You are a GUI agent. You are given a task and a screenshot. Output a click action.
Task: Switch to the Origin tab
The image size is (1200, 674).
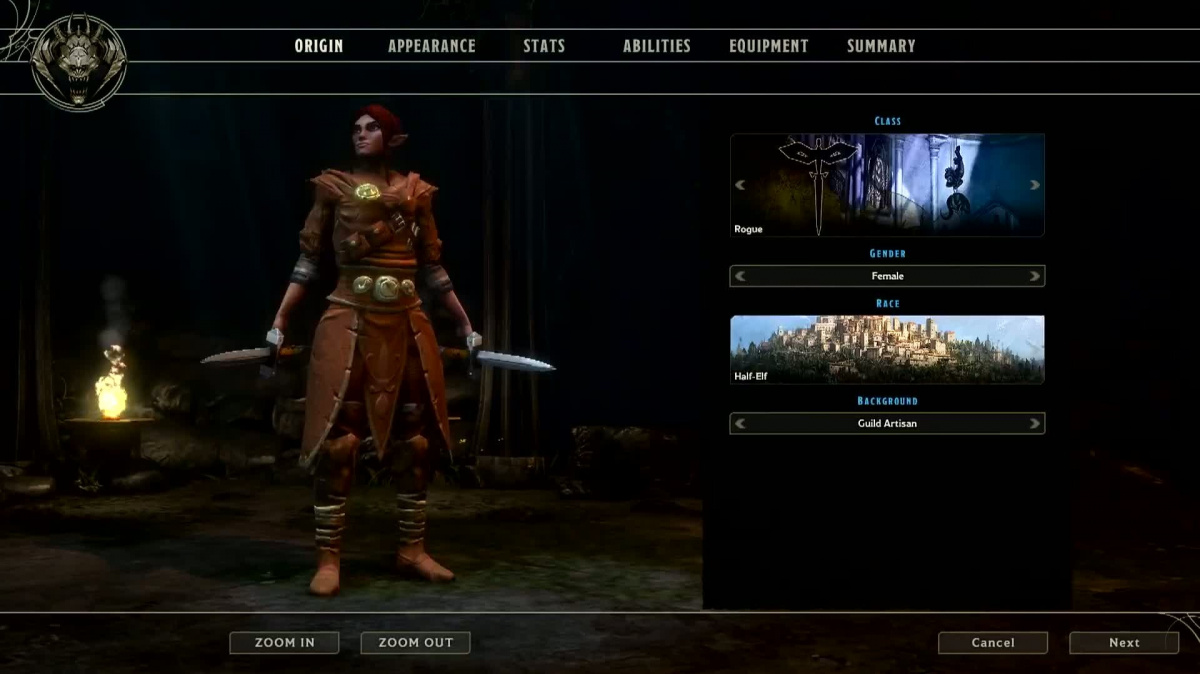[318, 46]
